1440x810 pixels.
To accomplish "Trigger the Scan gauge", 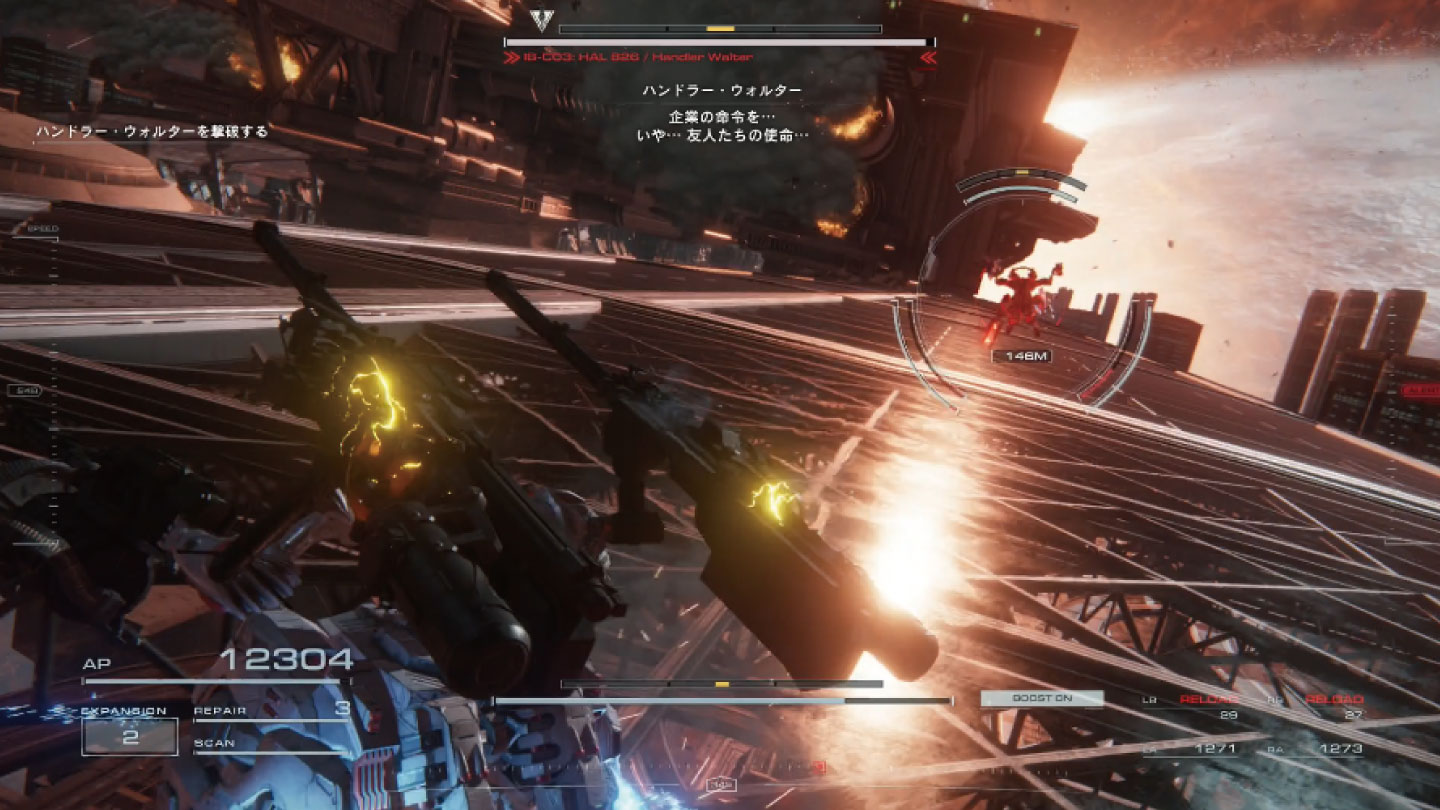I will 272,745.
